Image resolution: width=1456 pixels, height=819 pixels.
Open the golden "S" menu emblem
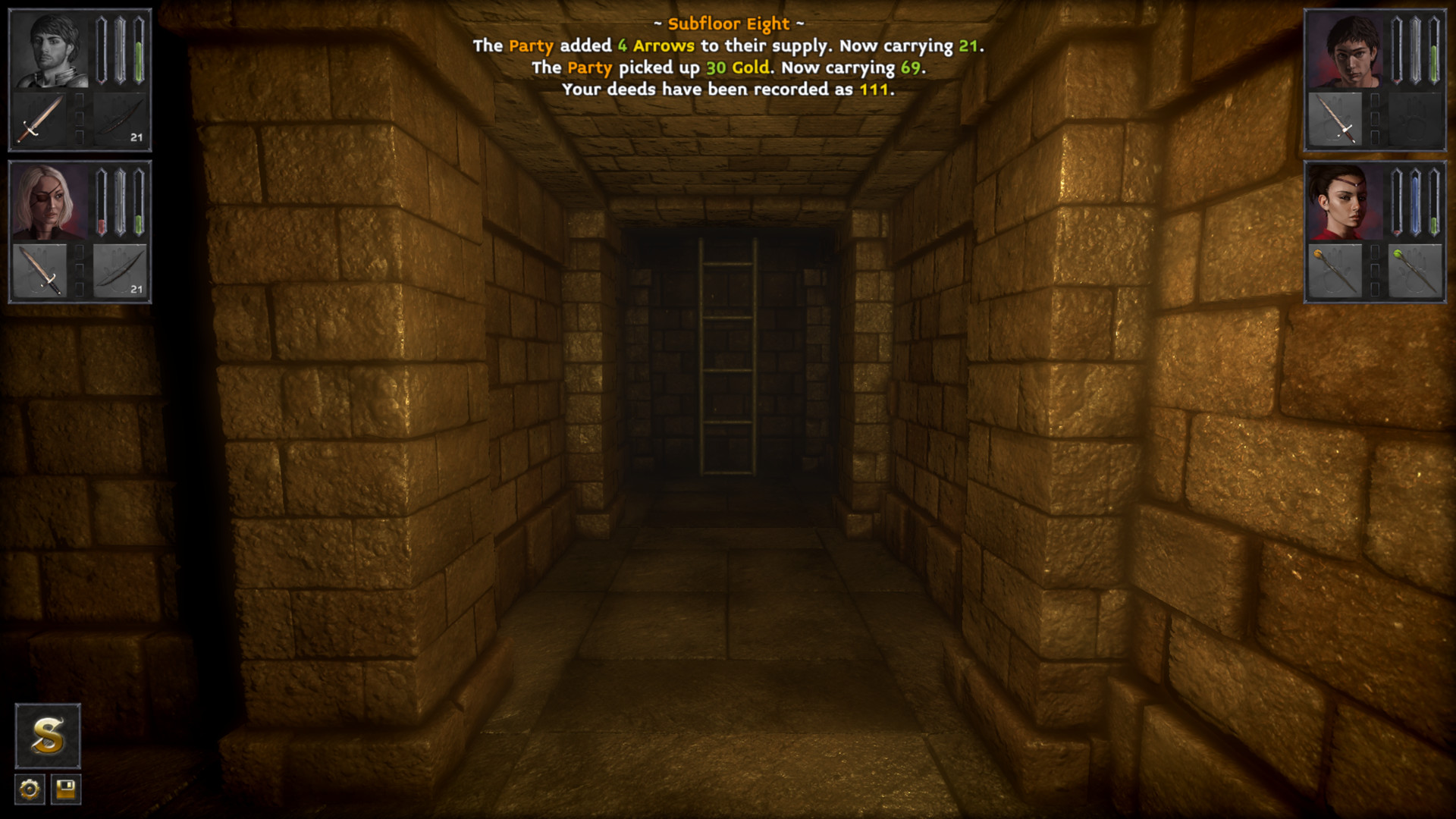click(x=47, y=736)
